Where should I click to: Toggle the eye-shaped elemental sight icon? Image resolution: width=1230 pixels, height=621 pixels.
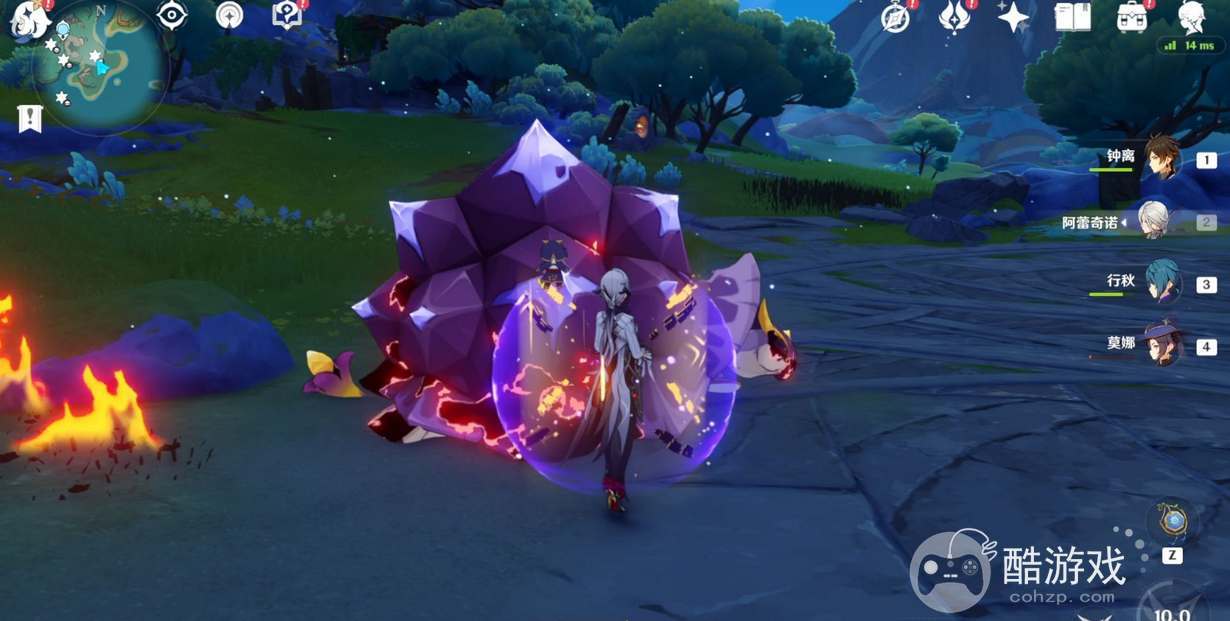pos(172,16)
